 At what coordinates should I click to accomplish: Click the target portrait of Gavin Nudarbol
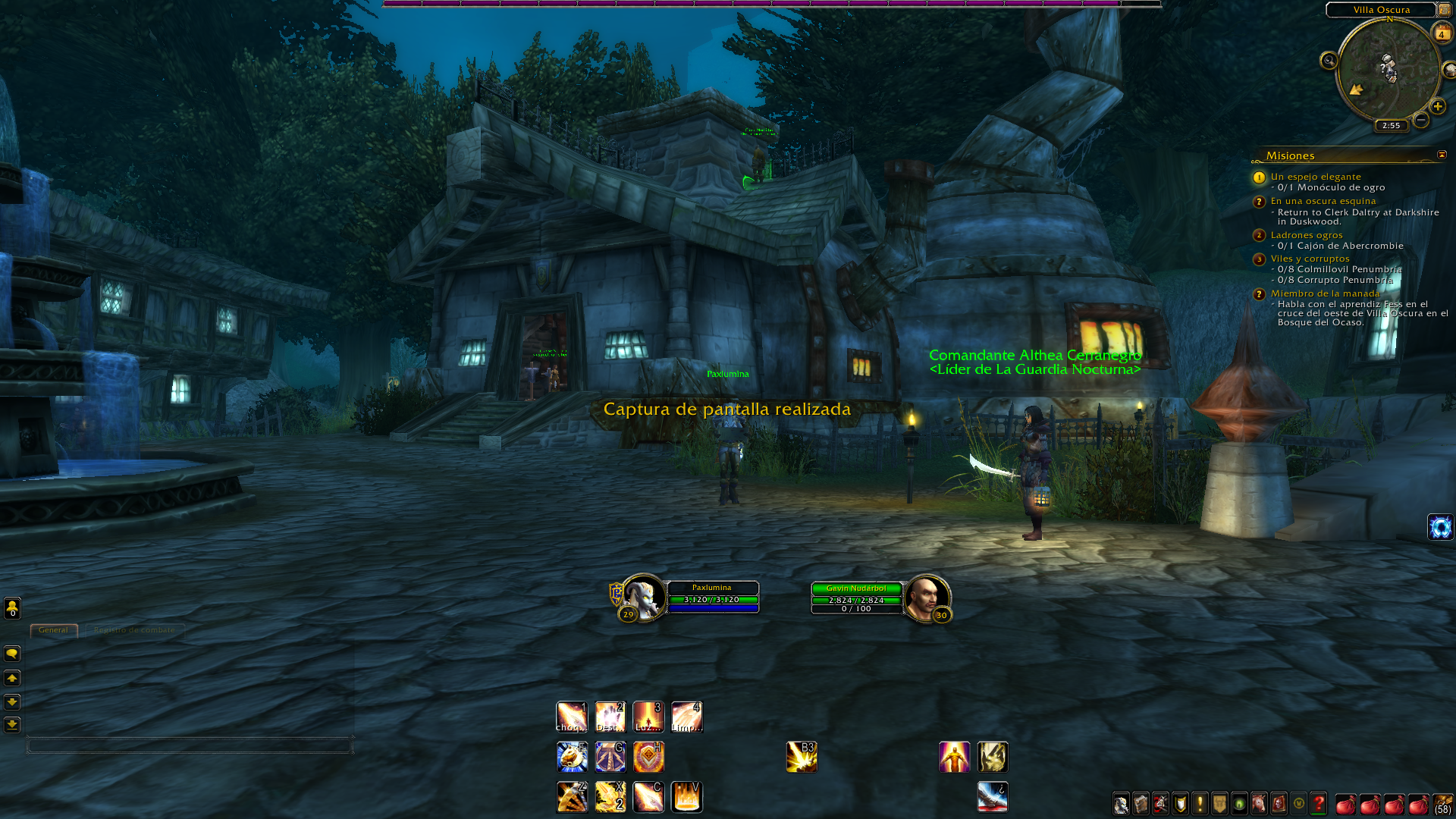click(926, 597)
